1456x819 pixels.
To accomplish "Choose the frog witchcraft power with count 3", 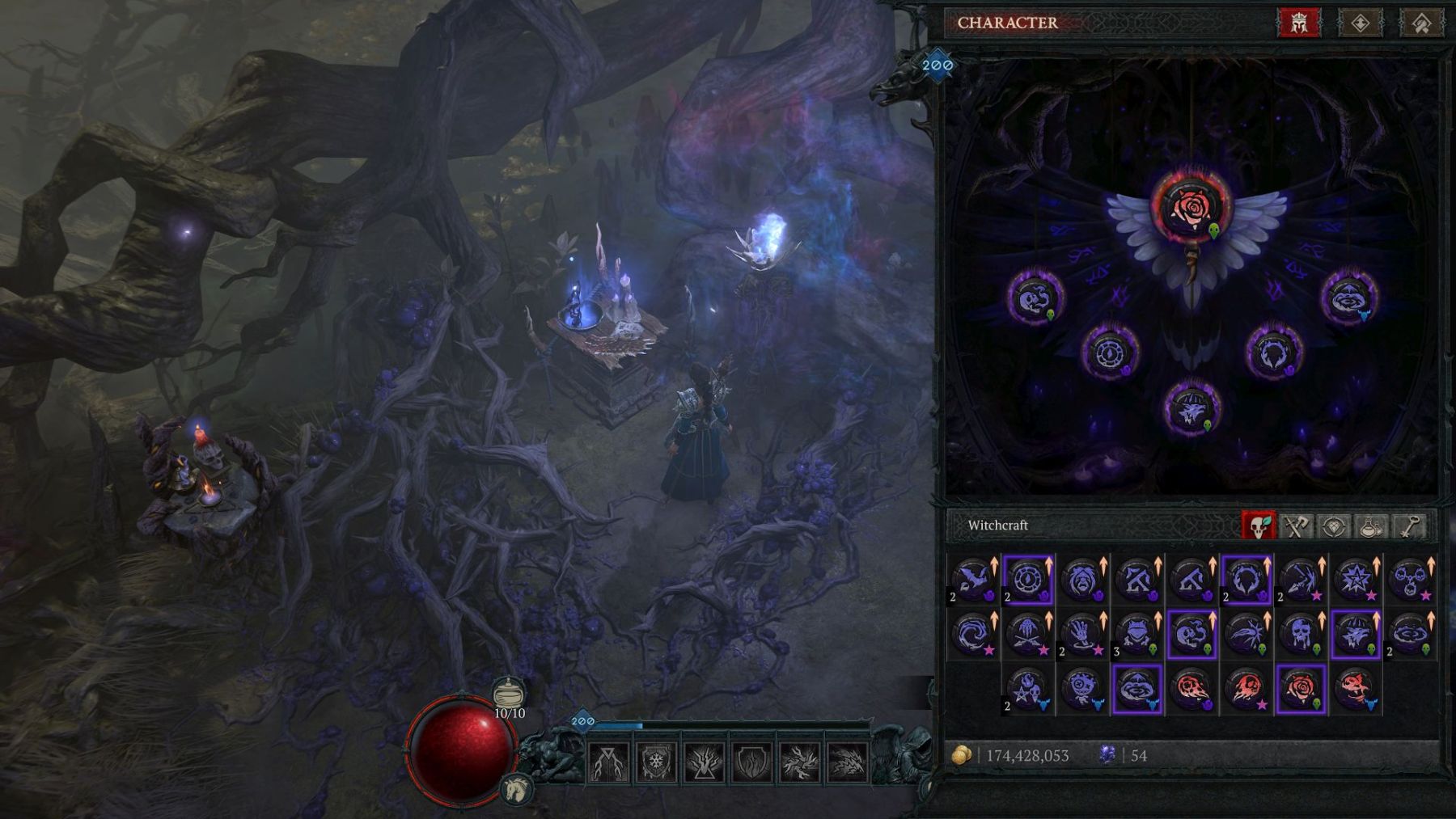I will [1137, 635].
